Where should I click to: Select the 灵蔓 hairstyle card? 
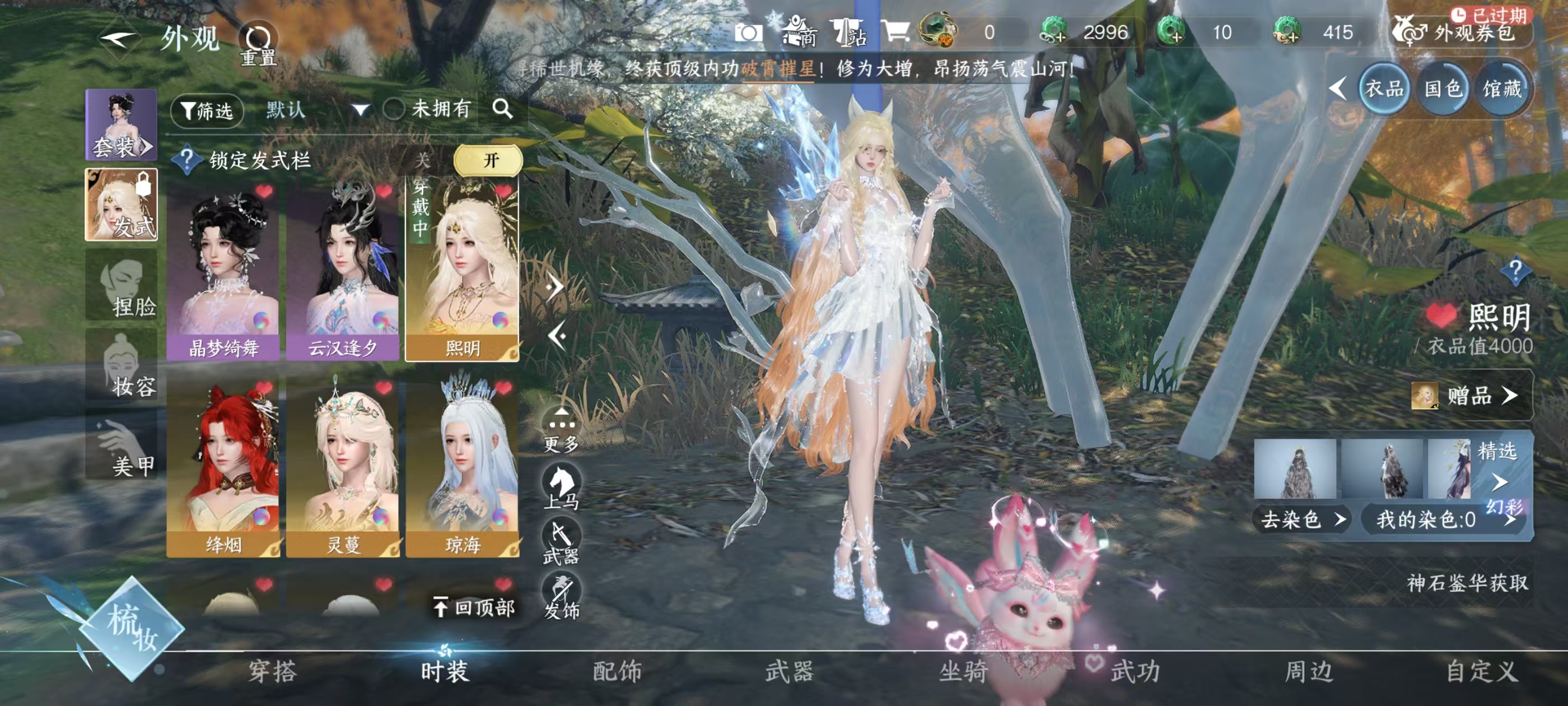pos(343,467)
